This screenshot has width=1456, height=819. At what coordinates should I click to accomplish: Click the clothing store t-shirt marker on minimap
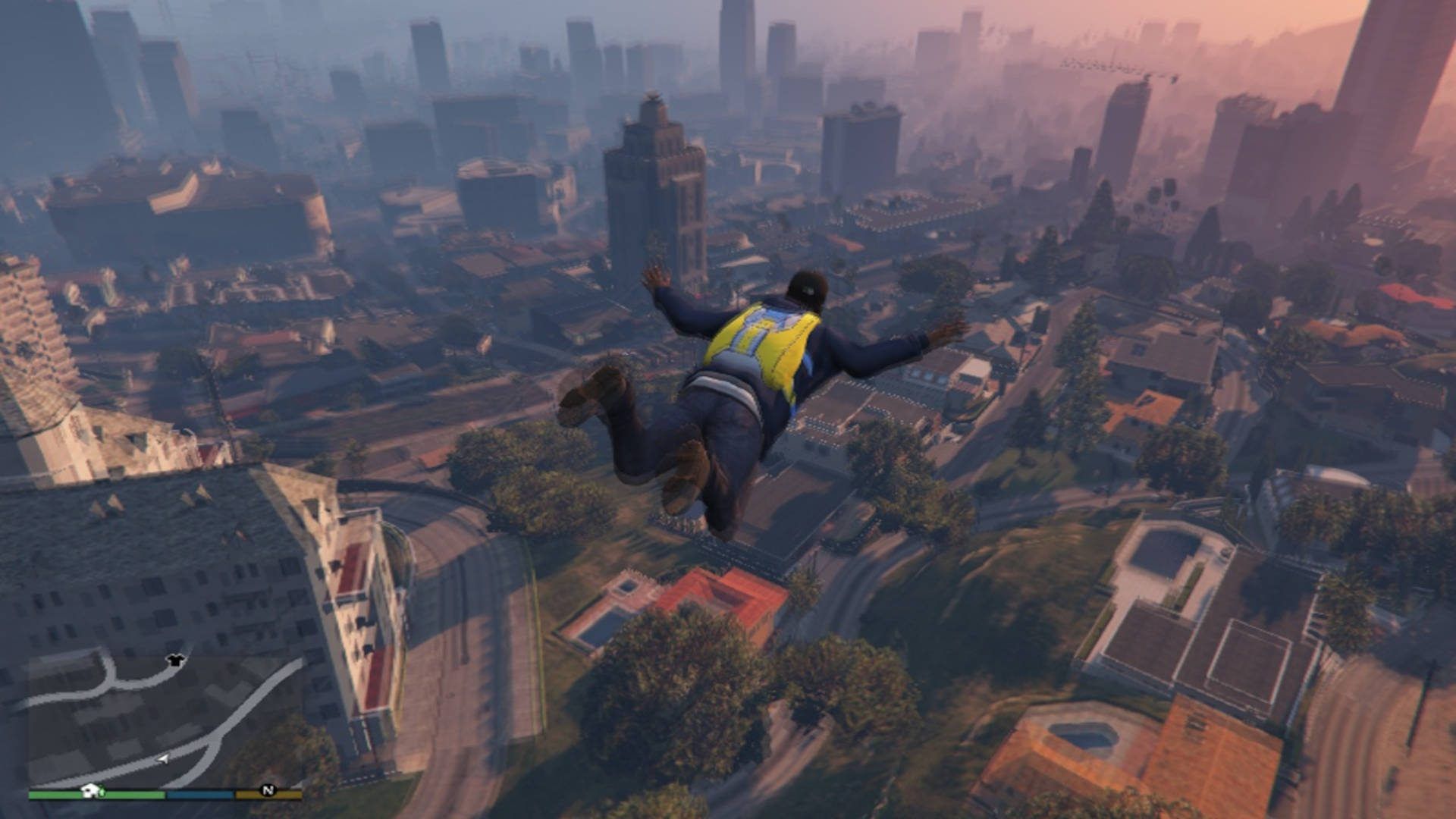pos(176,660)
